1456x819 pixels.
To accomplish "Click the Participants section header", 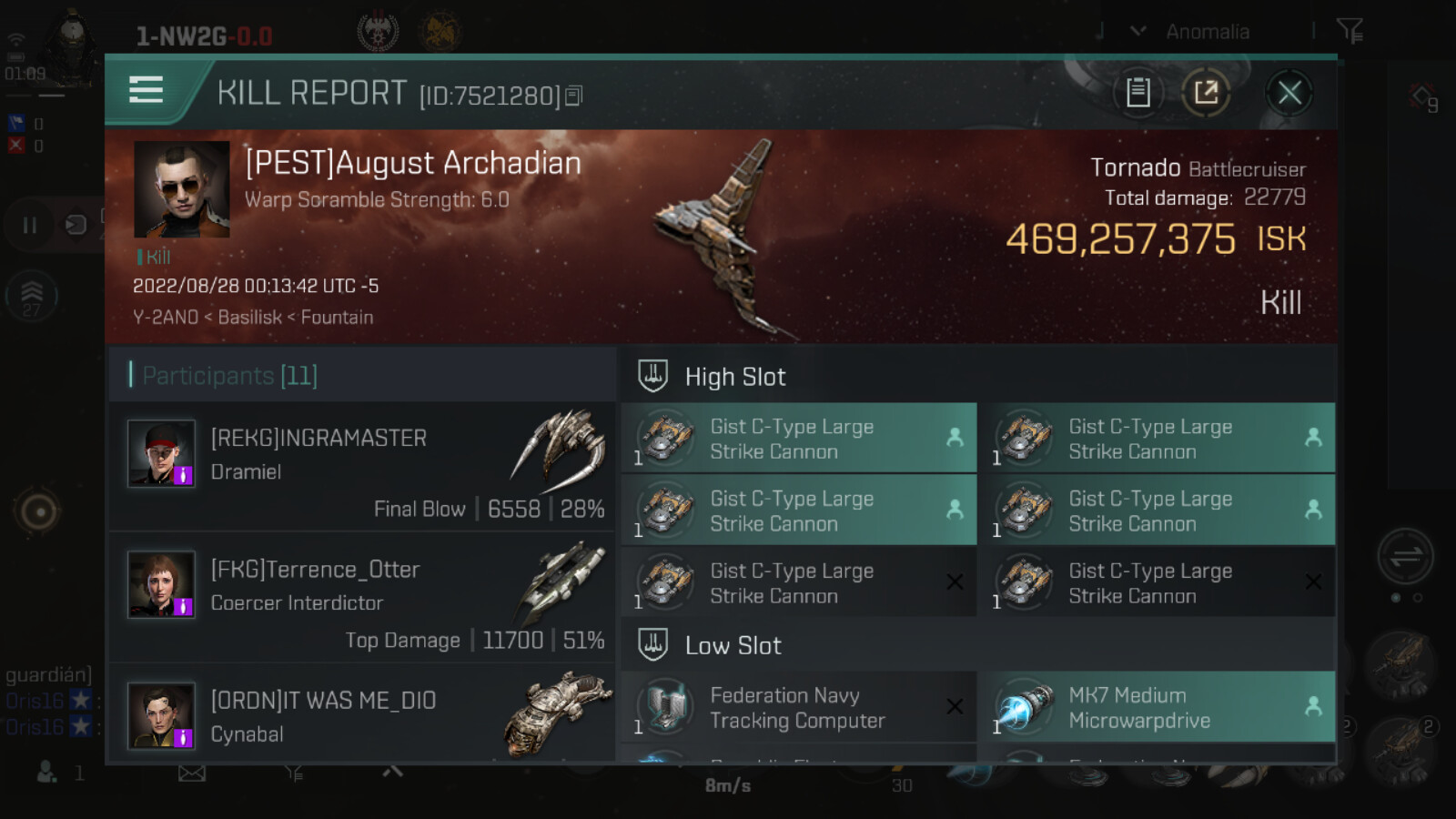I will [229, 375].
